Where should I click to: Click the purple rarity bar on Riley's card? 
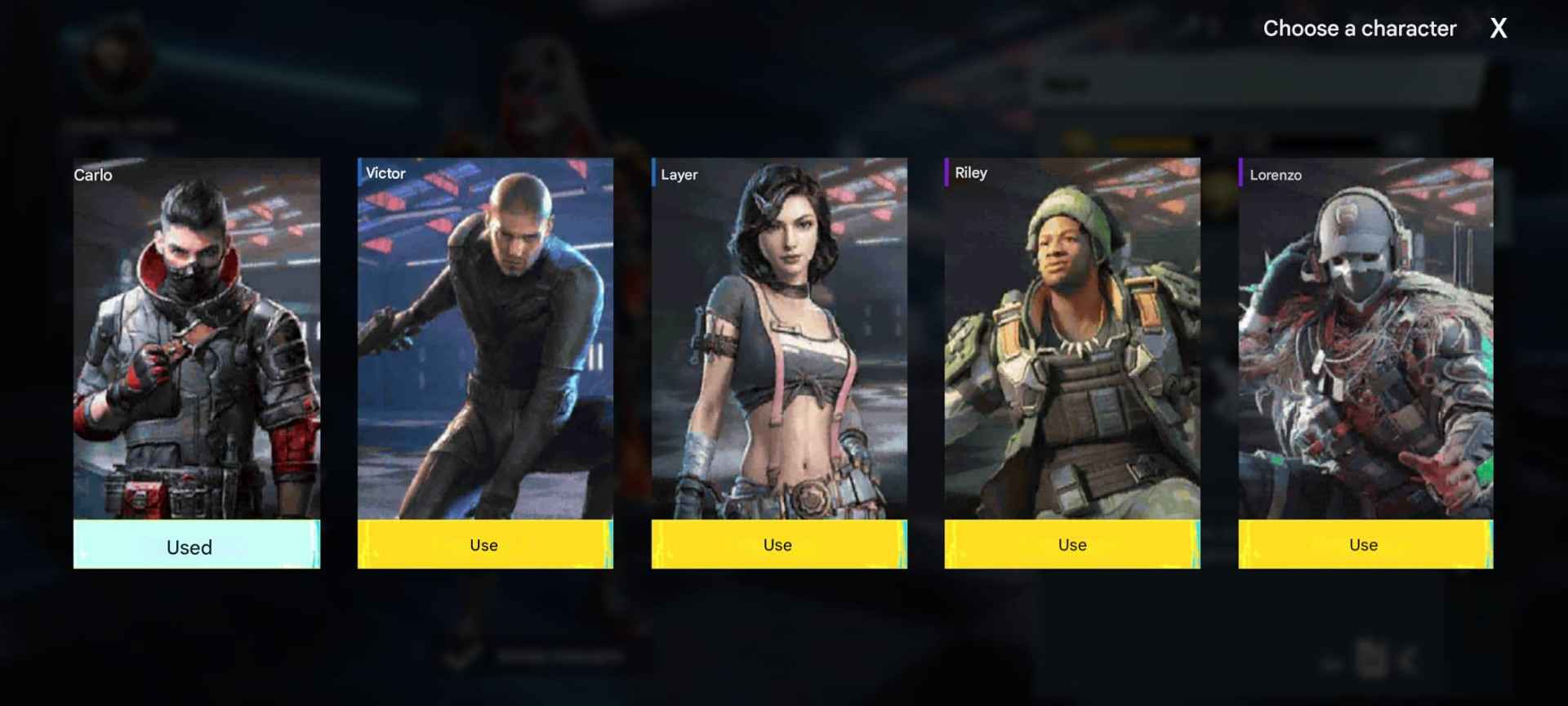[x=947, y=173]
